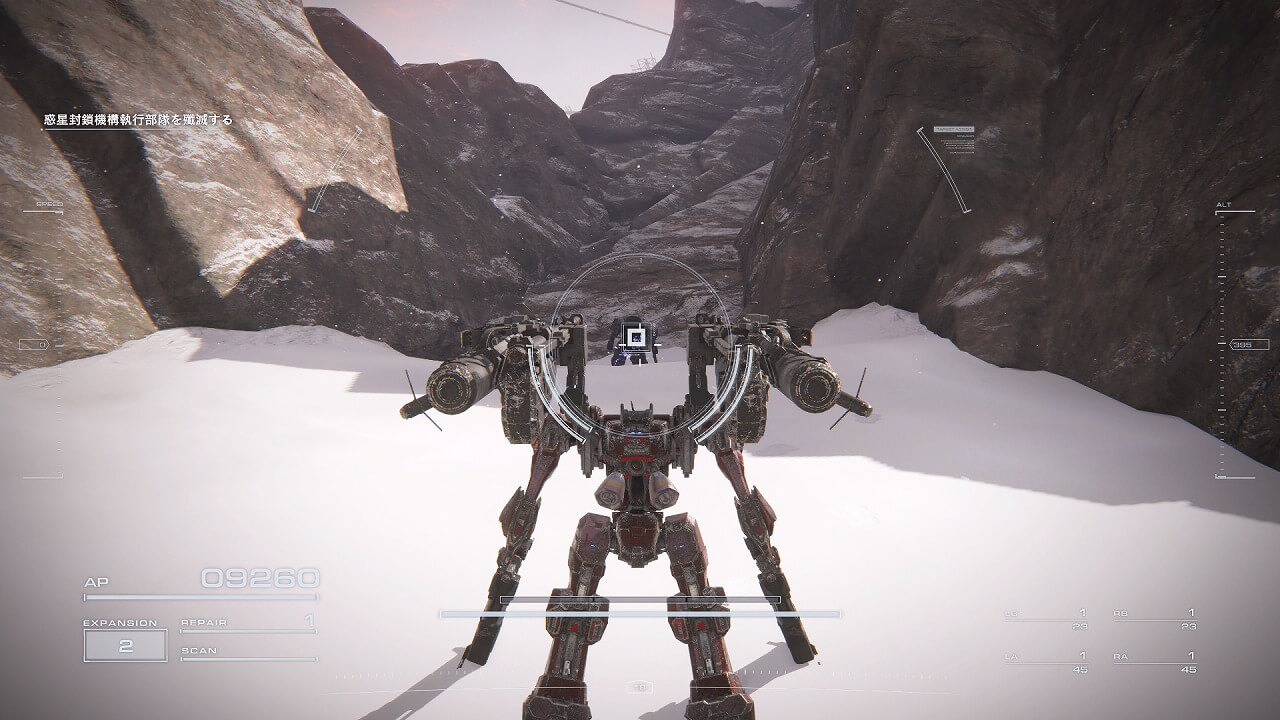Click the square lock-on target marker
Screen dimensions: 1280x720
click(x=632, y=334)
